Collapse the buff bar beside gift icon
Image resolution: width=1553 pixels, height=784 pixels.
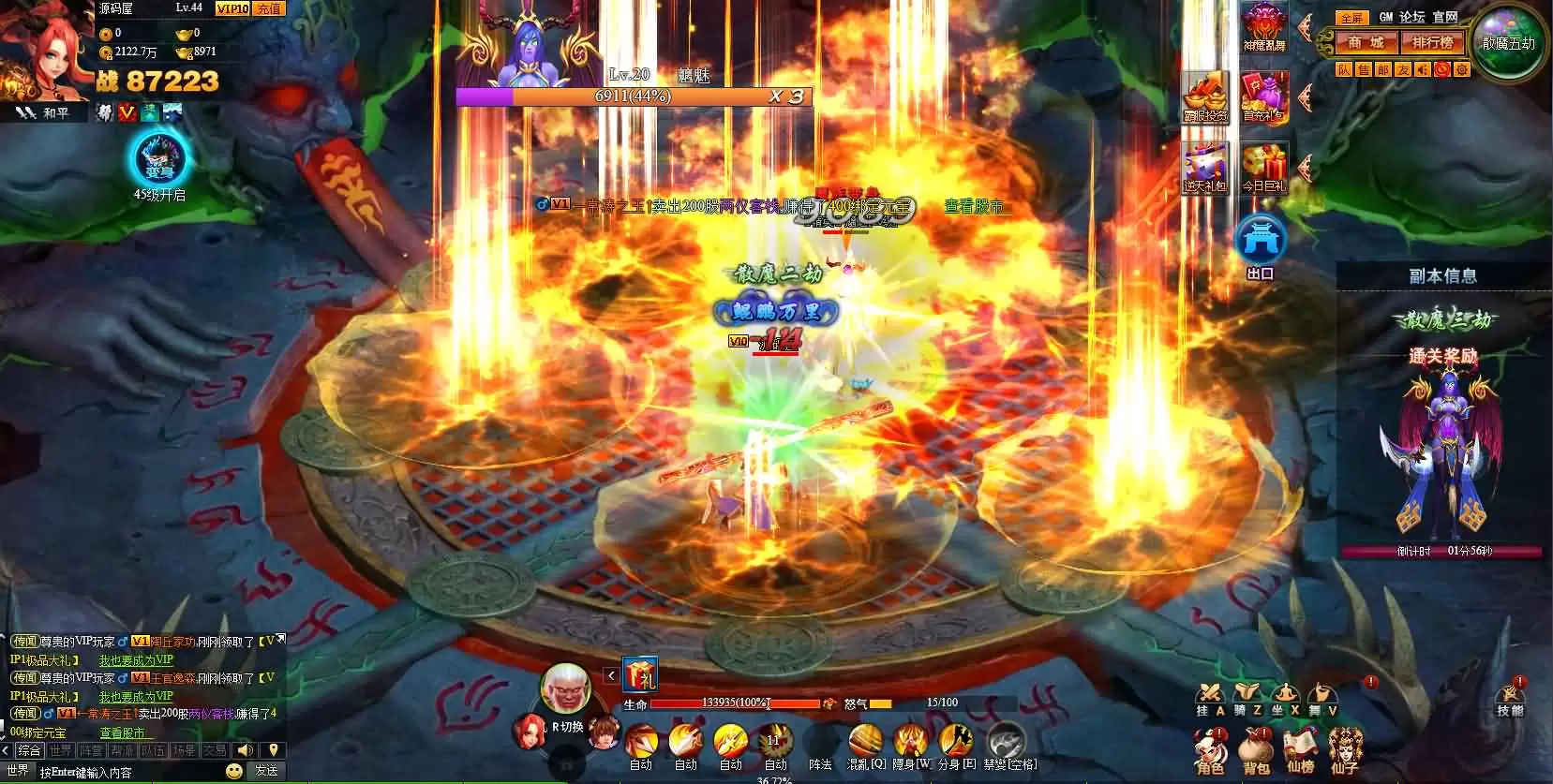pos(612,674)
